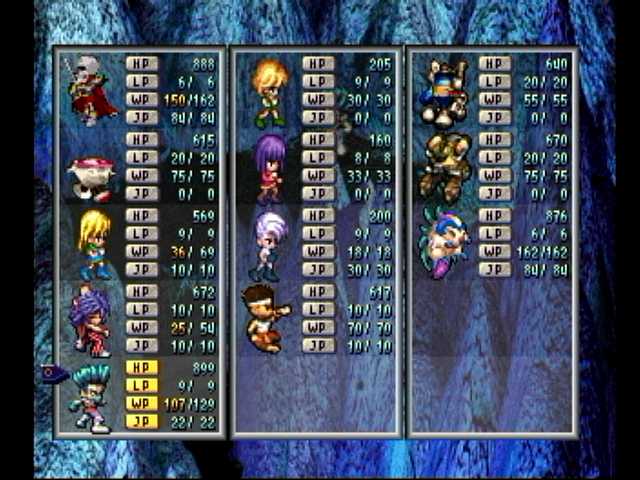640x480 pixels.
Task: Select the purple-haired girl with 160 HP
Action: click(x=269, y=167)
